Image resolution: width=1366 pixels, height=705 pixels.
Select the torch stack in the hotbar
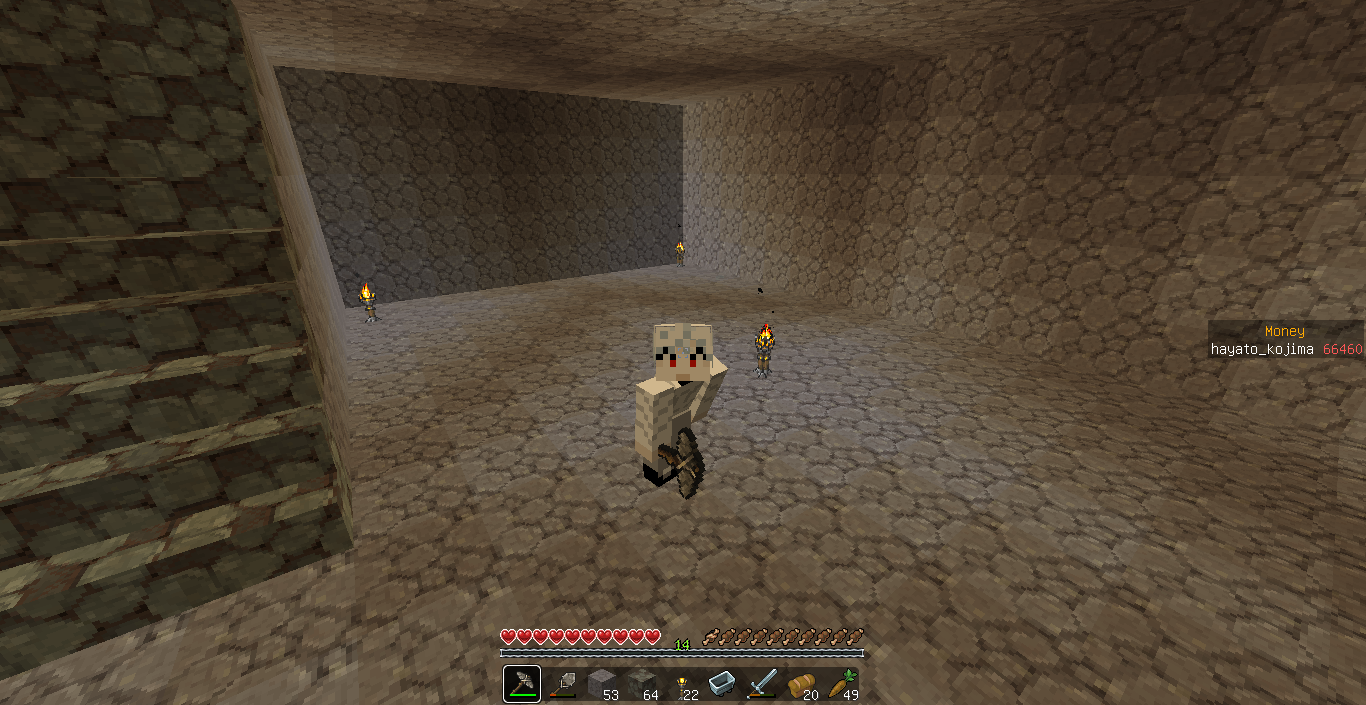(681, 684)
